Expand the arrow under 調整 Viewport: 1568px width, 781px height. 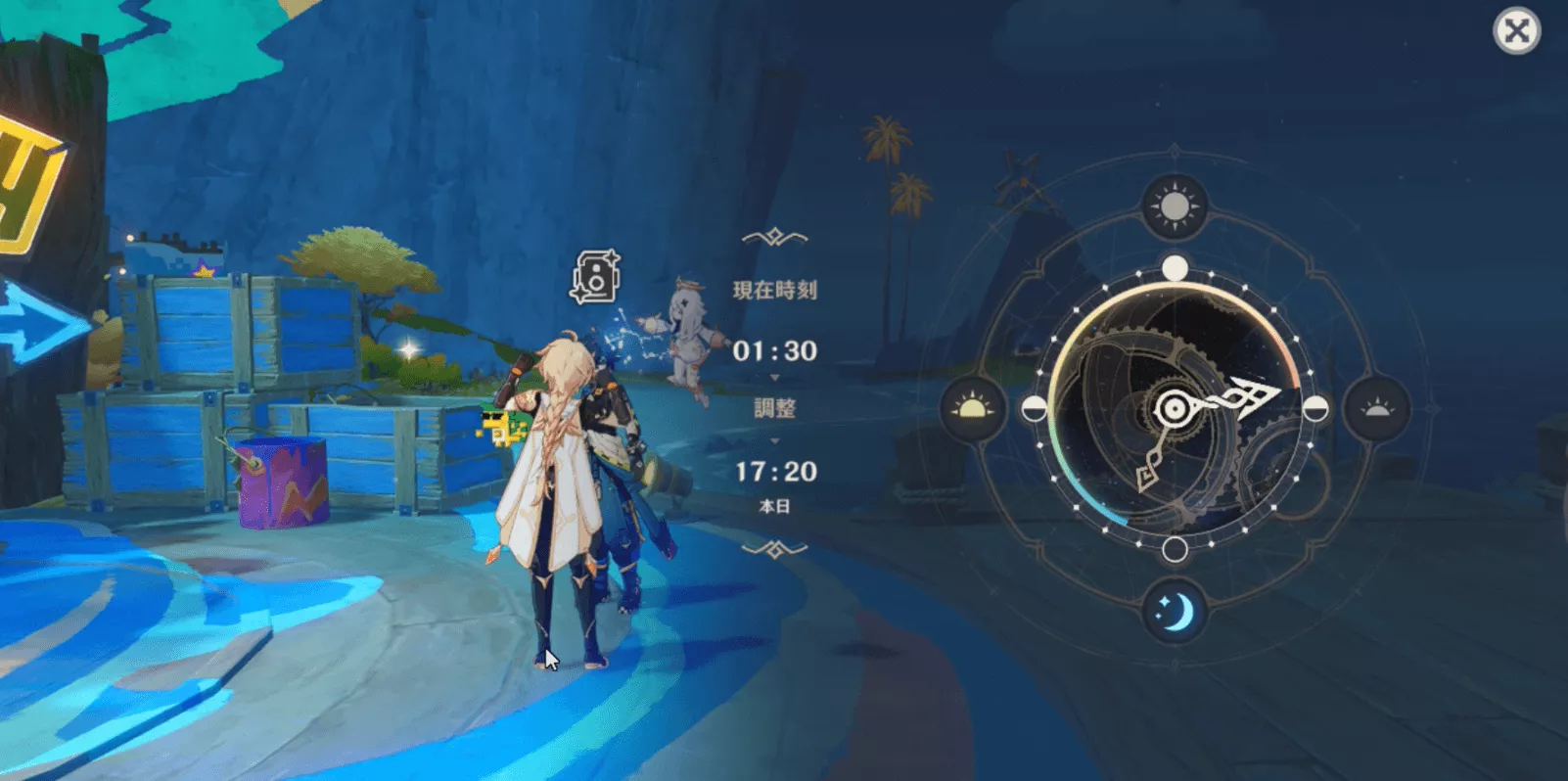[x=774, y=441]
